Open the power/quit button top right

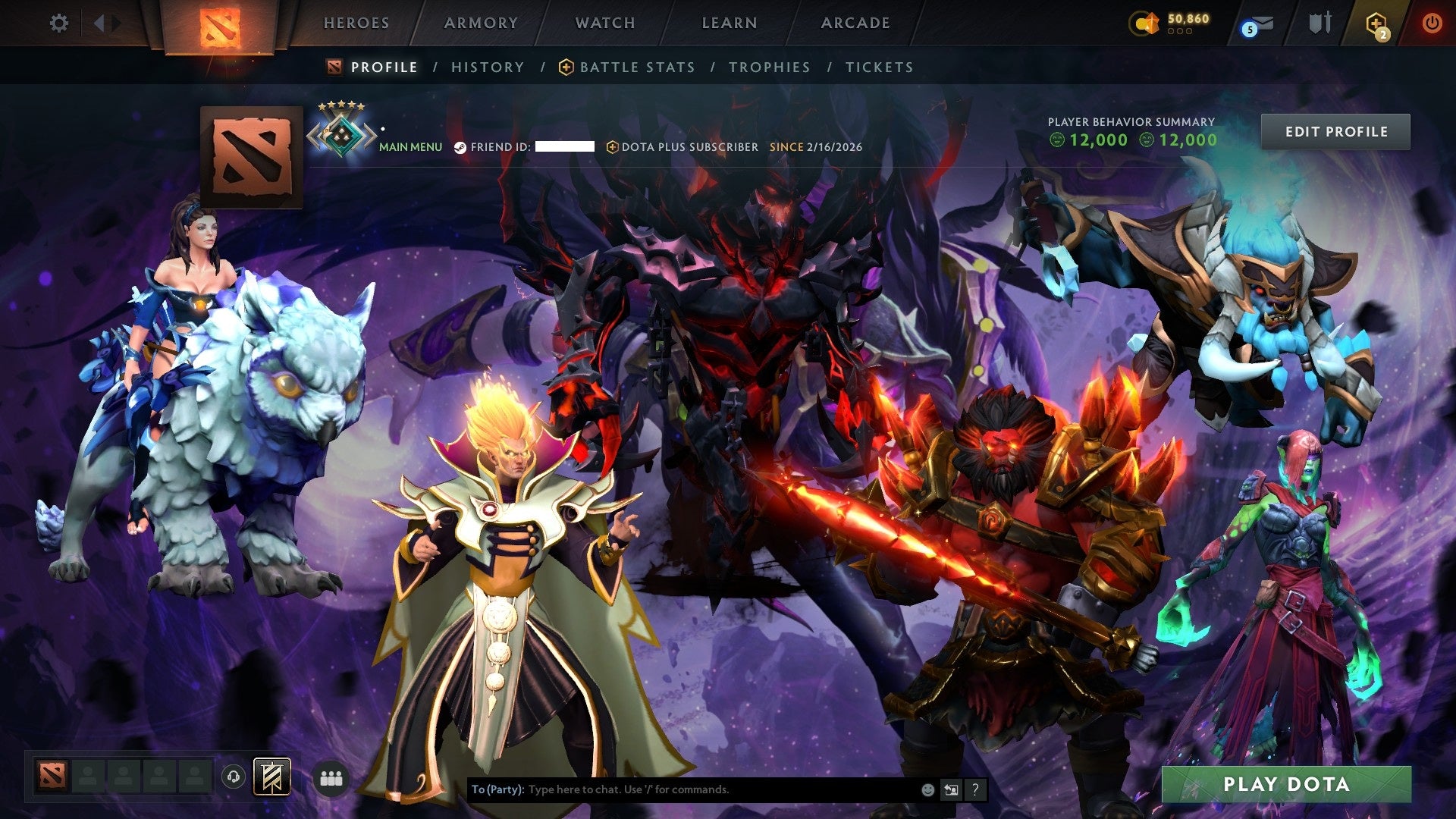pos(1432,22)
